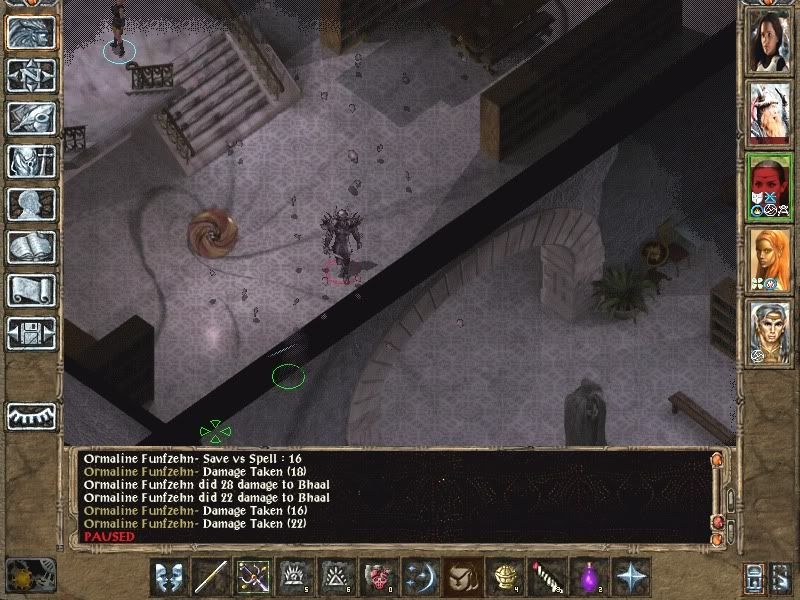This screenshot has height=600, width=800.
Task: Select the orange-haired woman portrait
Action: [x=770, y=259]
